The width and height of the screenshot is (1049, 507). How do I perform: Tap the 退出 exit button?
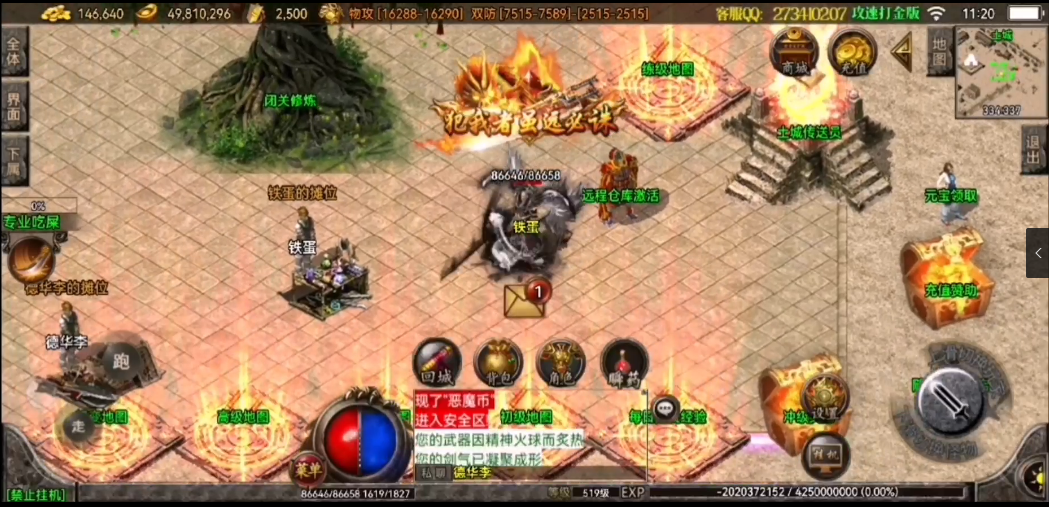[x=1035, y=152]
